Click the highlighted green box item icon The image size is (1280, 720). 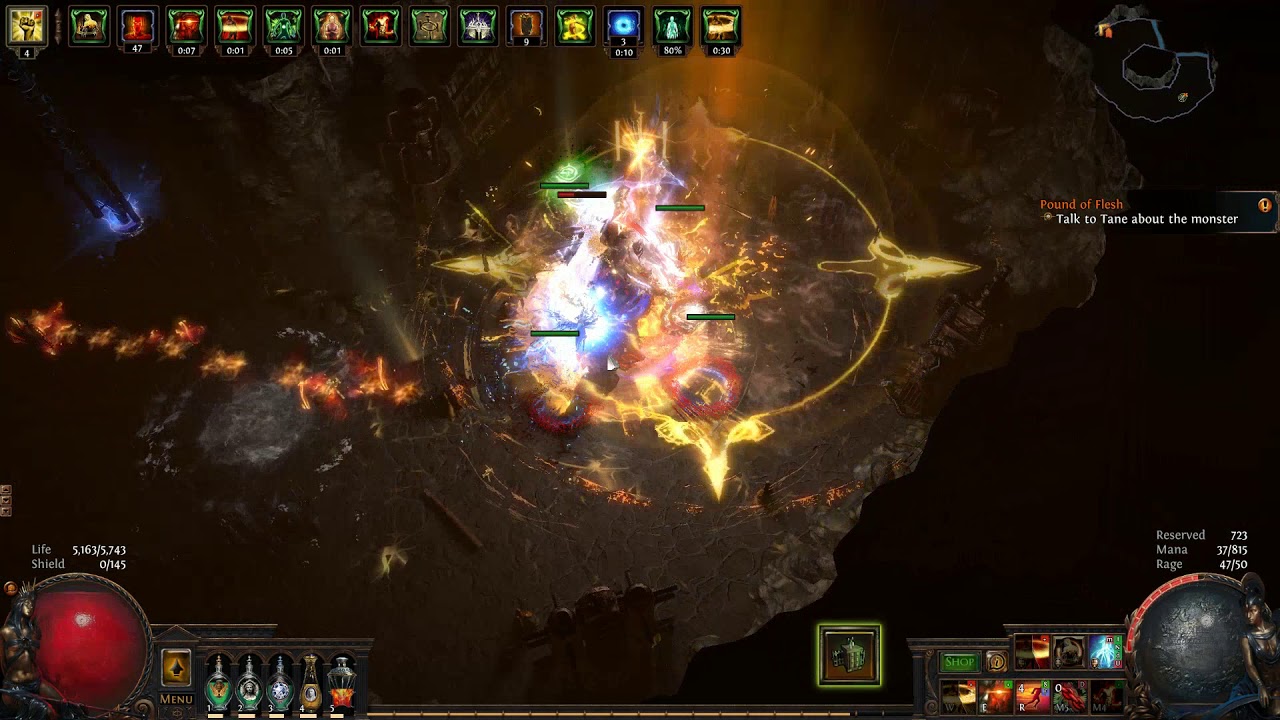point(849,656)
